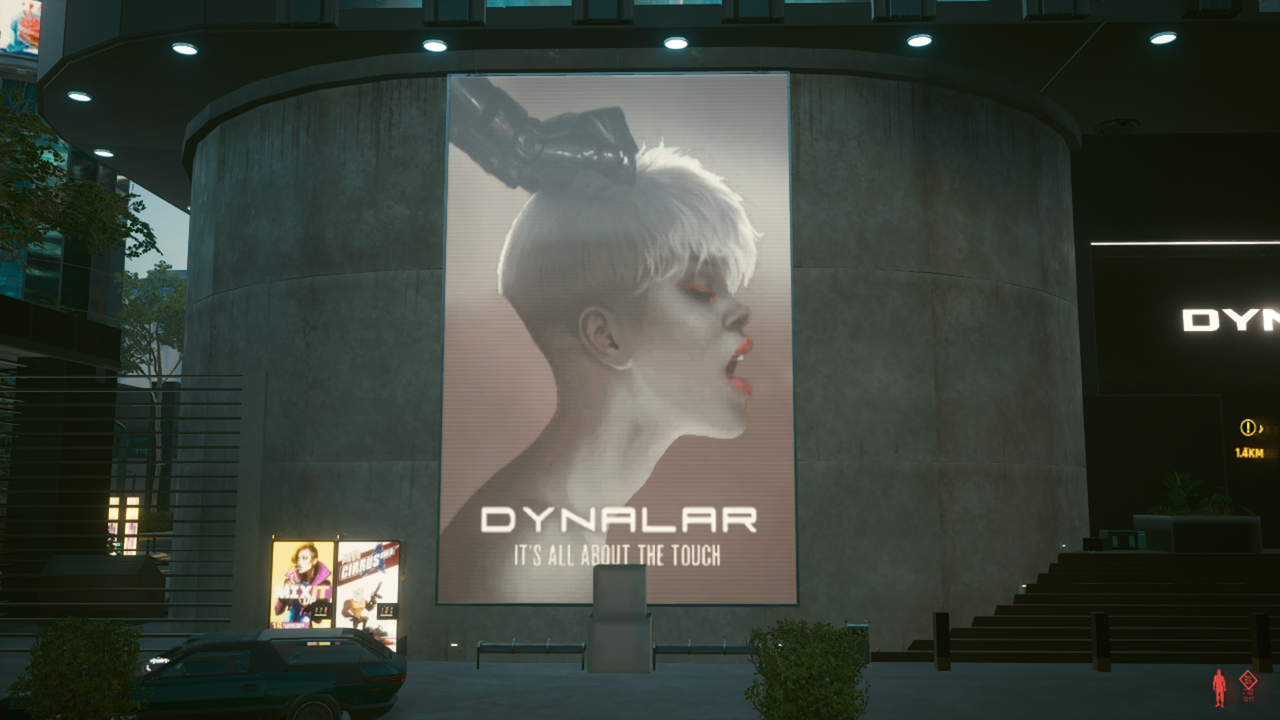Click the red diamond-shaped HUD icon

tap(1248, 681)
